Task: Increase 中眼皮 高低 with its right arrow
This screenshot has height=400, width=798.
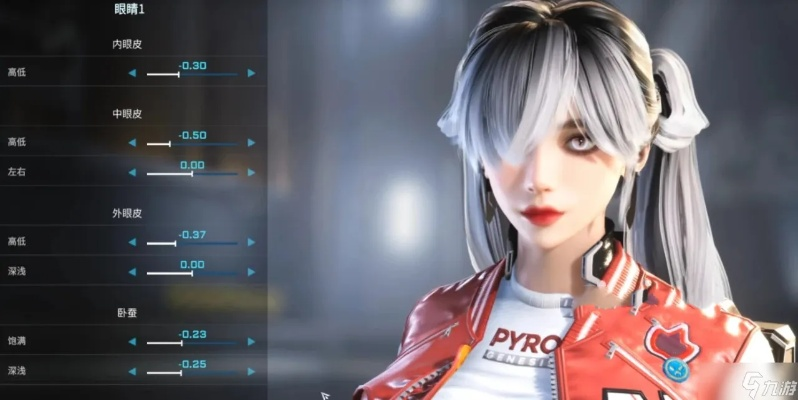Action: pyautogui.click(x=251, y=143)
